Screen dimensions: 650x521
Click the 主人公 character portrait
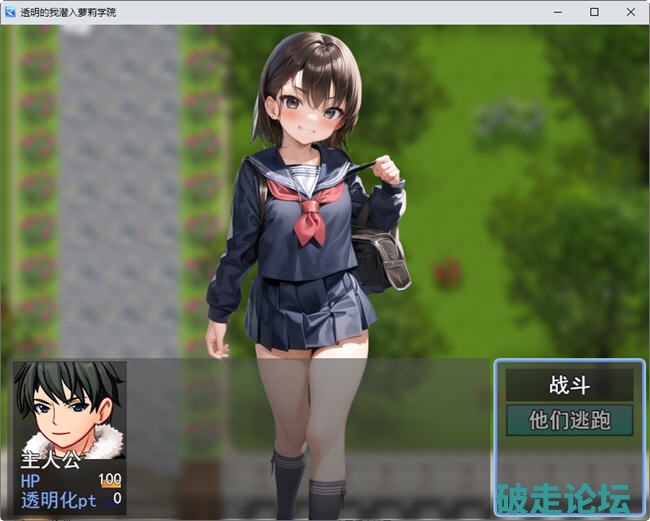pos(69,410)
